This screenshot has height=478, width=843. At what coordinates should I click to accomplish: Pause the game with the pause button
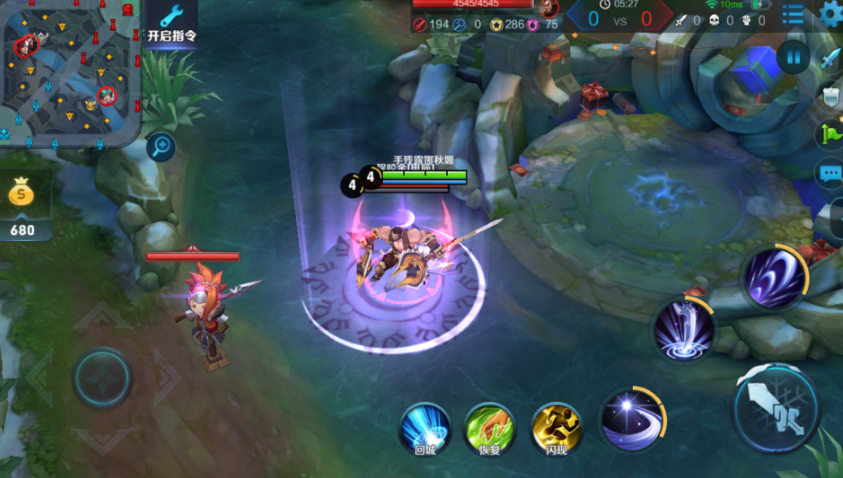point(793,56)
